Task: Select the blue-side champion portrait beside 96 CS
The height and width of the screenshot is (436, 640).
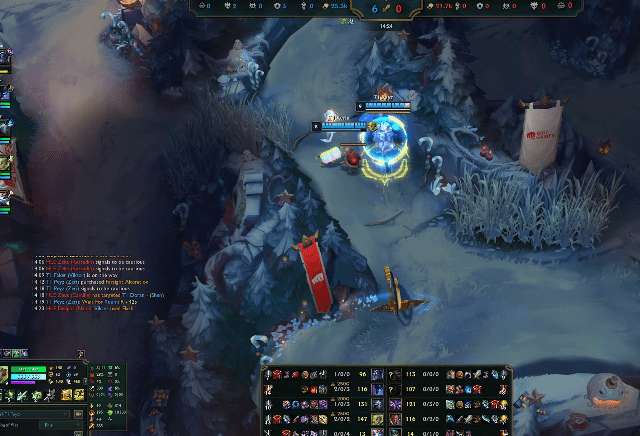Action: [378, 375]
